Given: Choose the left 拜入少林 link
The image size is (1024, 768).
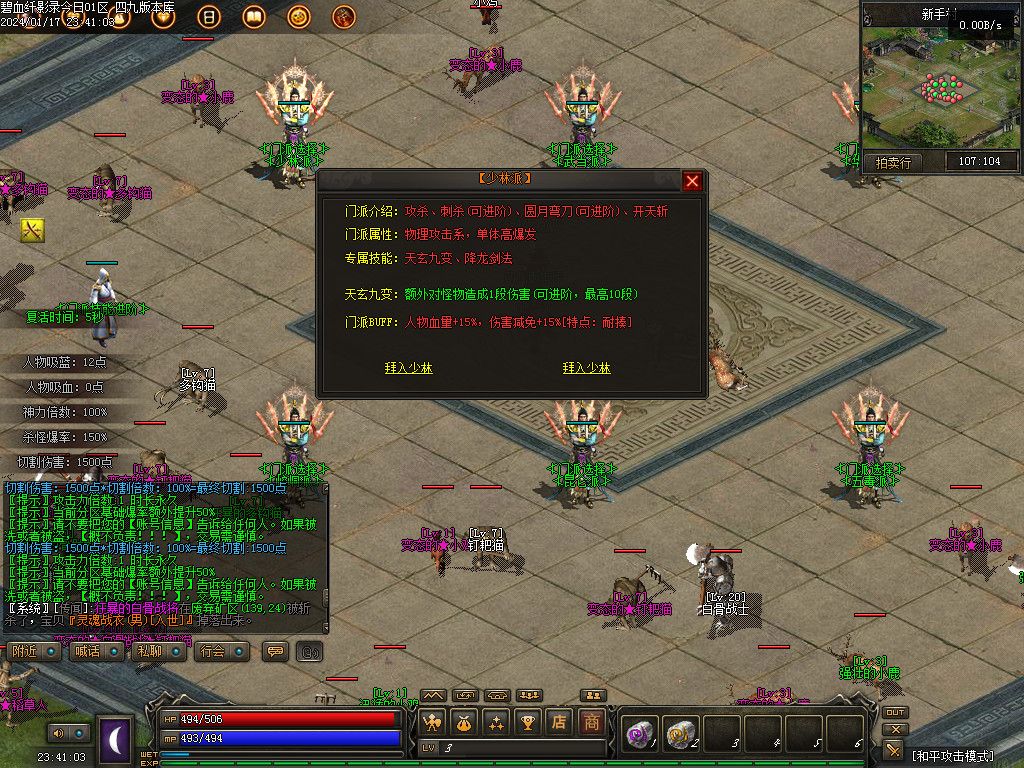Looking at the screenshot, I should (408, 368).
